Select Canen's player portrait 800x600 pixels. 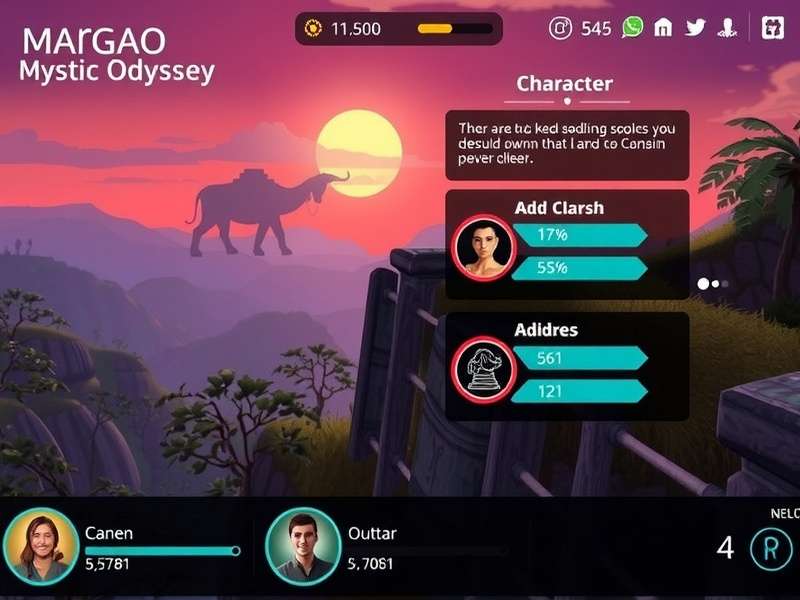coord(40,547)
